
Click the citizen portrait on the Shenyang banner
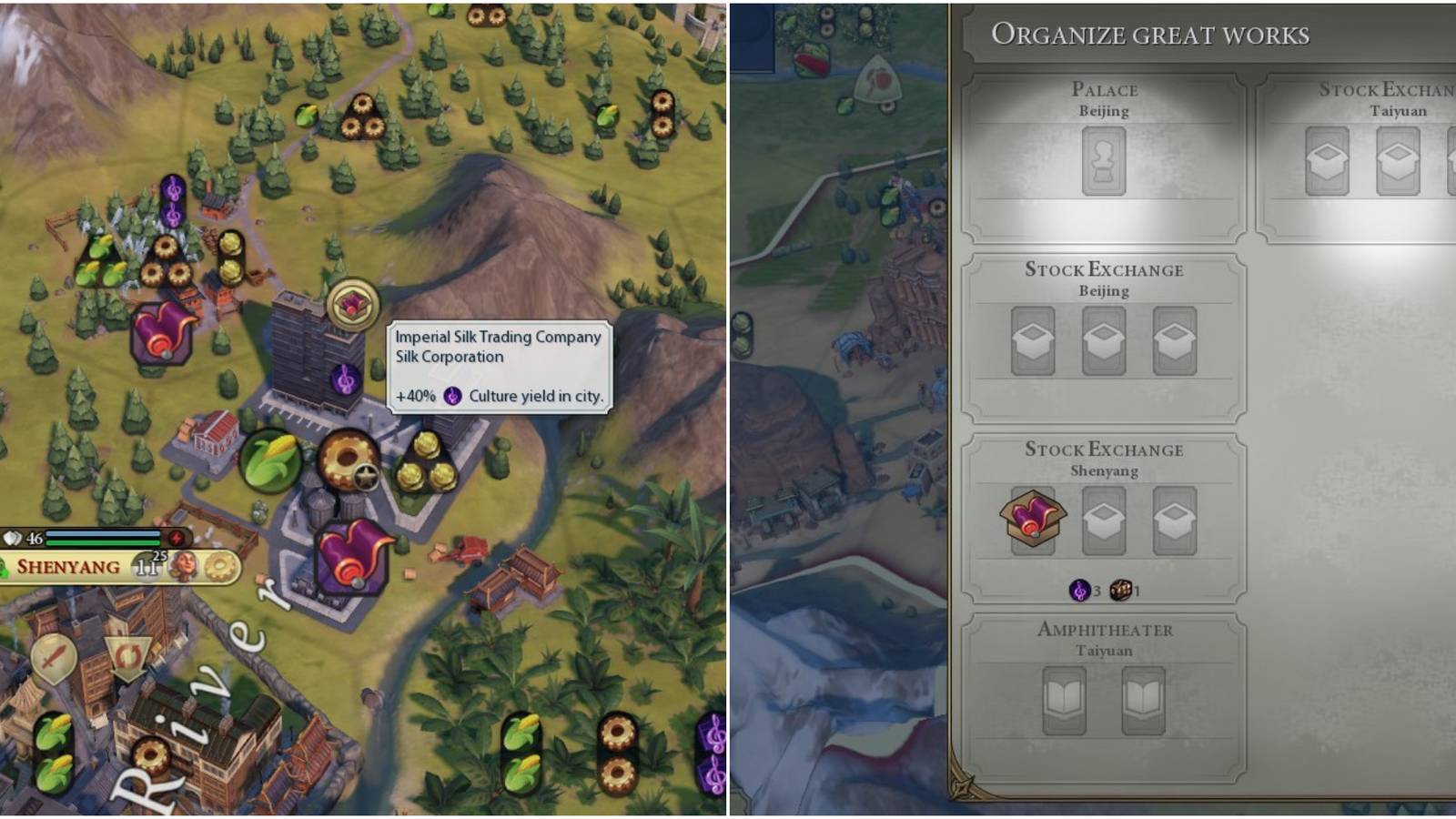click(182, 567)
